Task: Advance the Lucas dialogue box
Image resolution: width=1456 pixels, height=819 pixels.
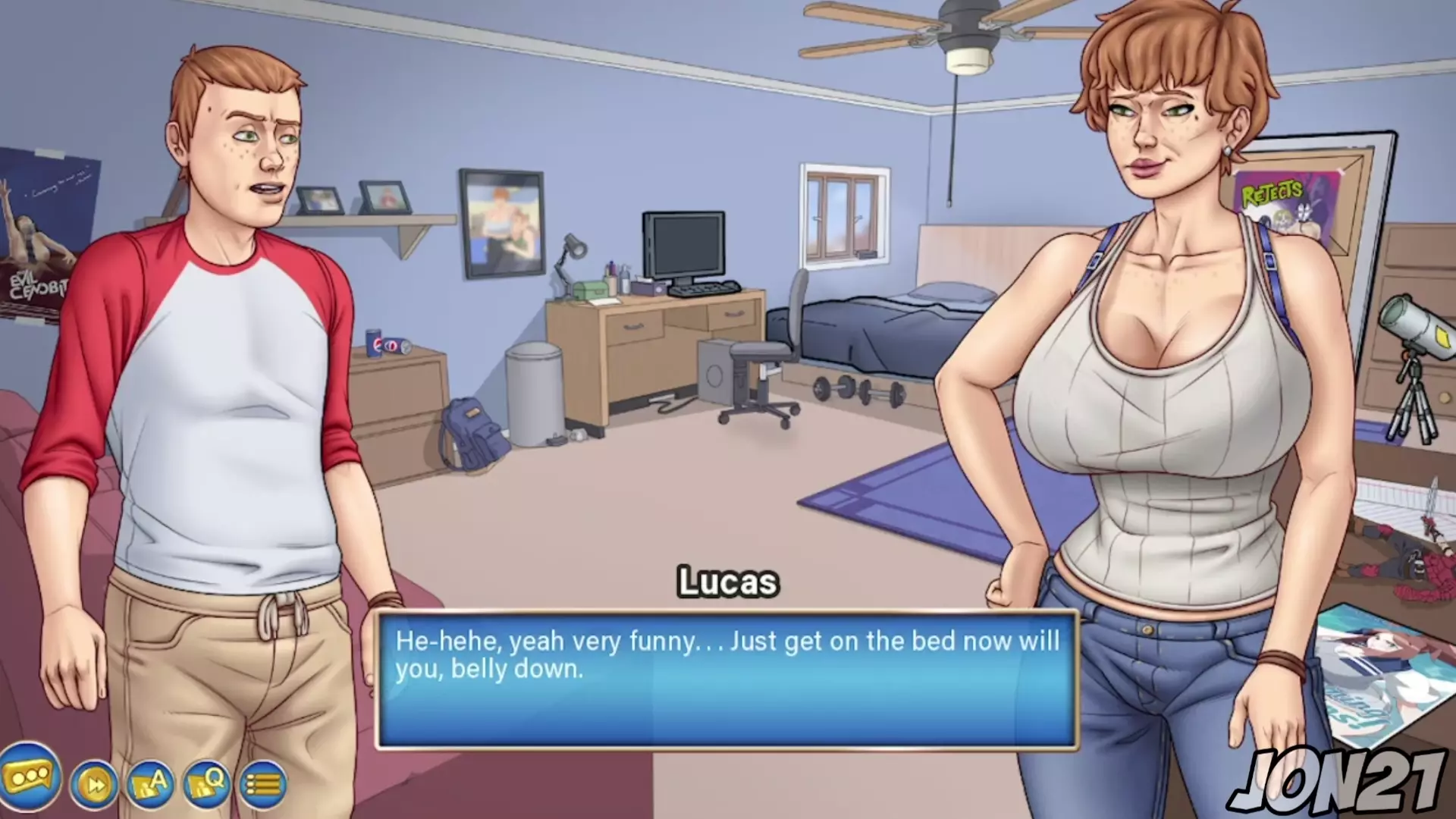Action: [x=726, y=680]
